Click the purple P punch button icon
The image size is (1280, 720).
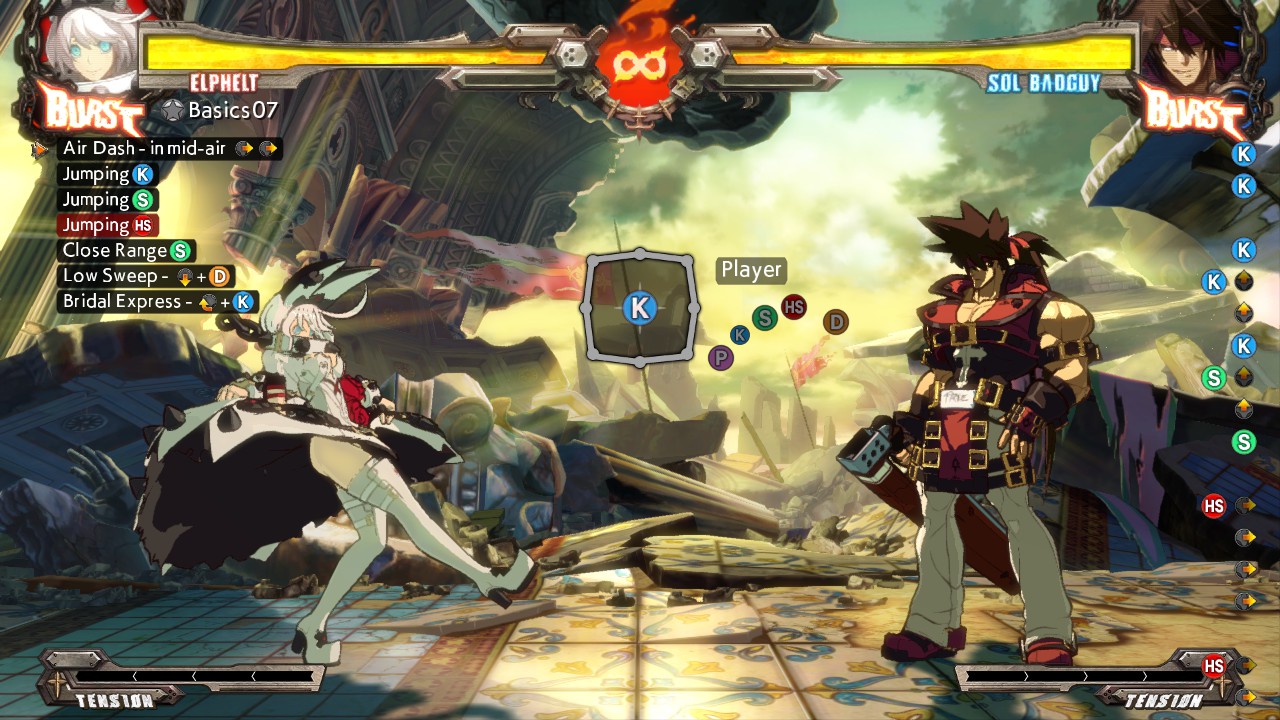tap(720, 357)
